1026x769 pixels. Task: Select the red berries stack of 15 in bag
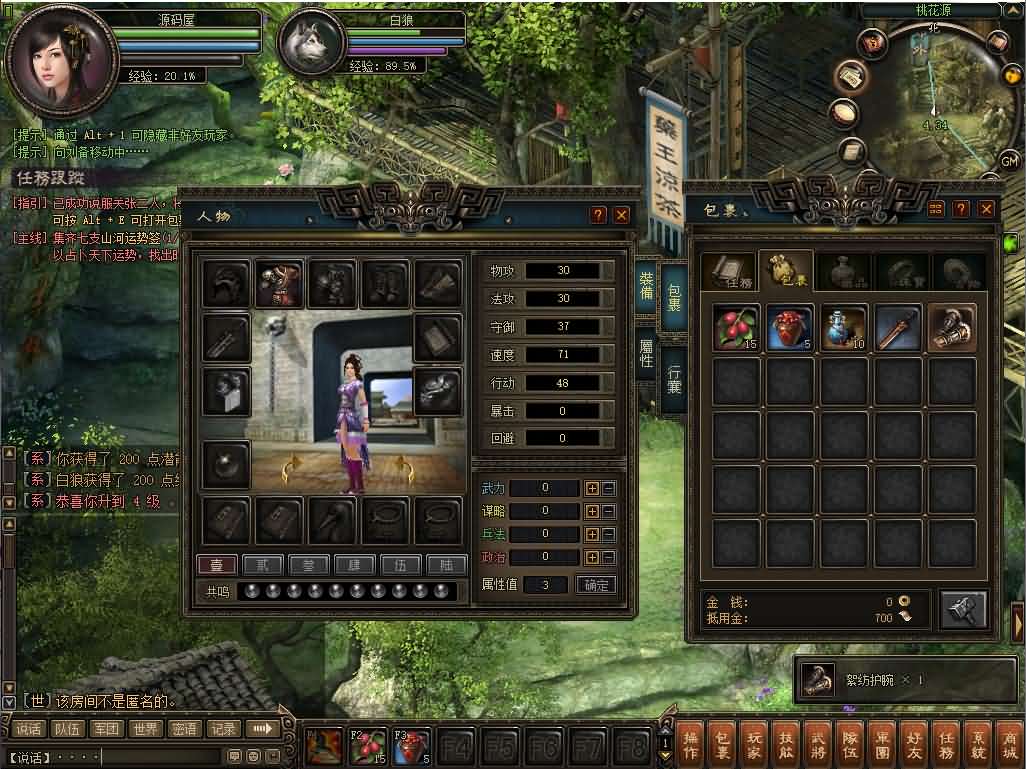pyautogui.click(x=737, y=328)
